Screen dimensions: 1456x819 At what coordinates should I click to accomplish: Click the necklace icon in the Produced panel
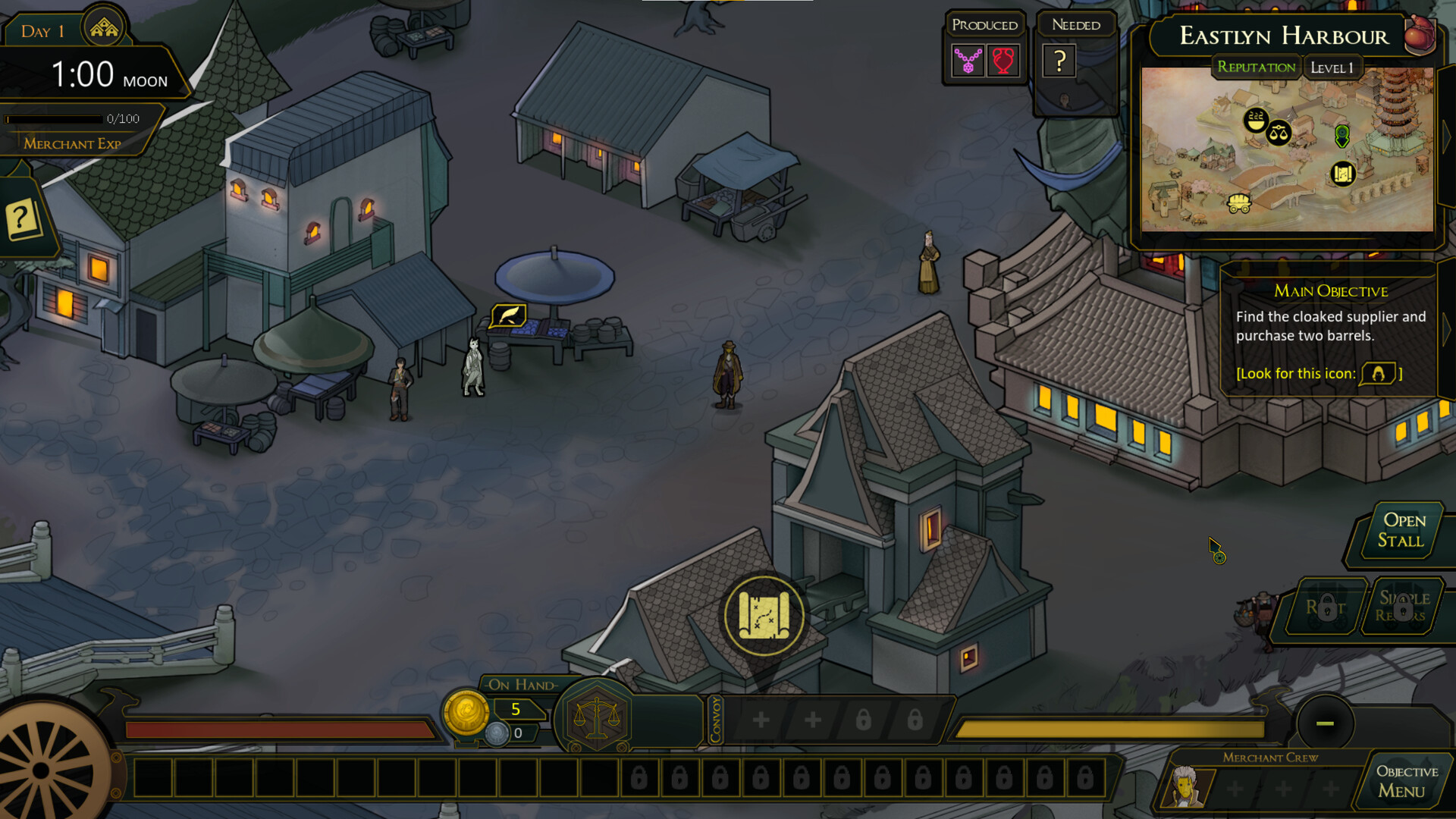(967, 61)
